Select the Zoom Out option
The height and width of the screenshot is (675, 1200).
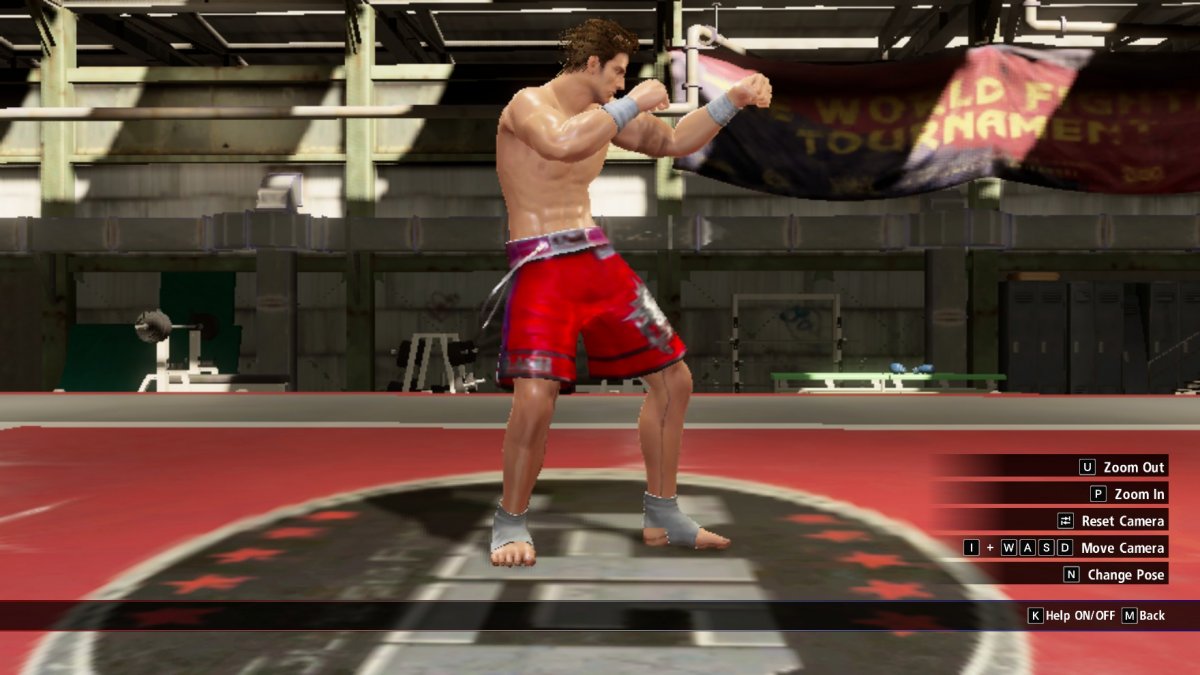[x=1122, y=467]
